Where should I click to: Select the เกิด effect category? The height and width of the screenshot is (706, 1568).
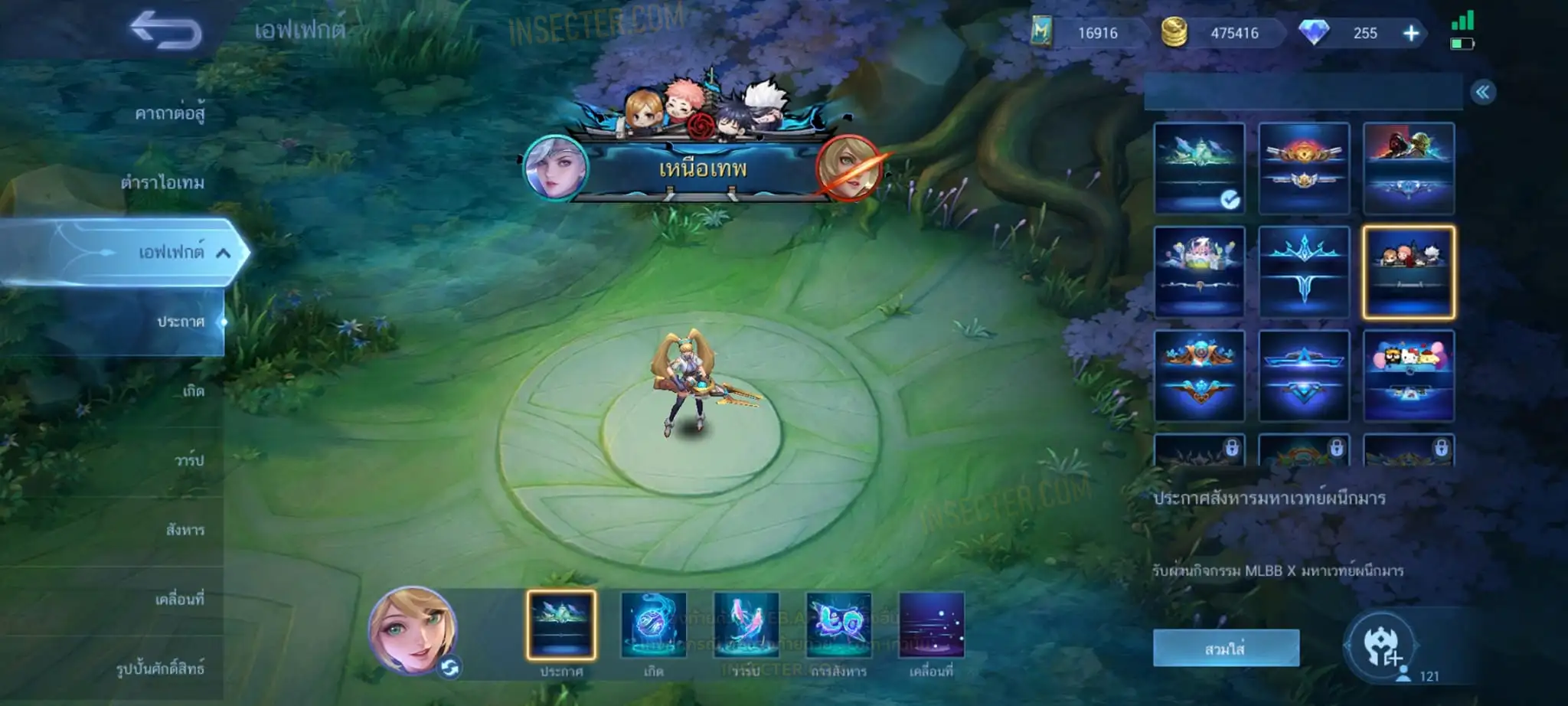click(193, 391)
